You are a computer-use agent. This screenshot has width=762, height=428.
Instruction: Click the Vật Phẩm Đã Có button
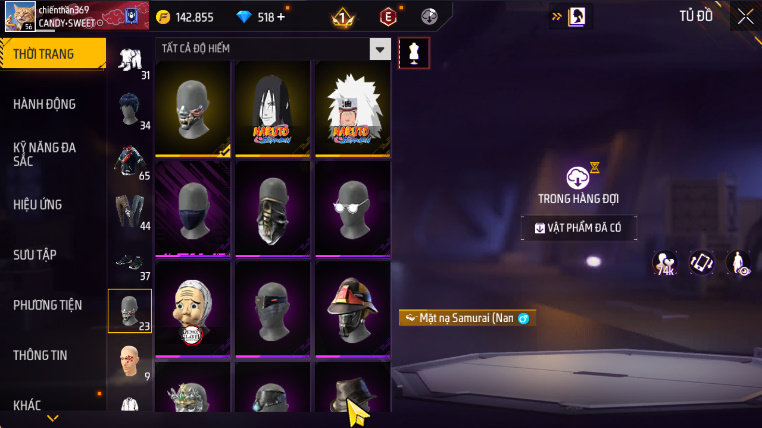point(579,228)
